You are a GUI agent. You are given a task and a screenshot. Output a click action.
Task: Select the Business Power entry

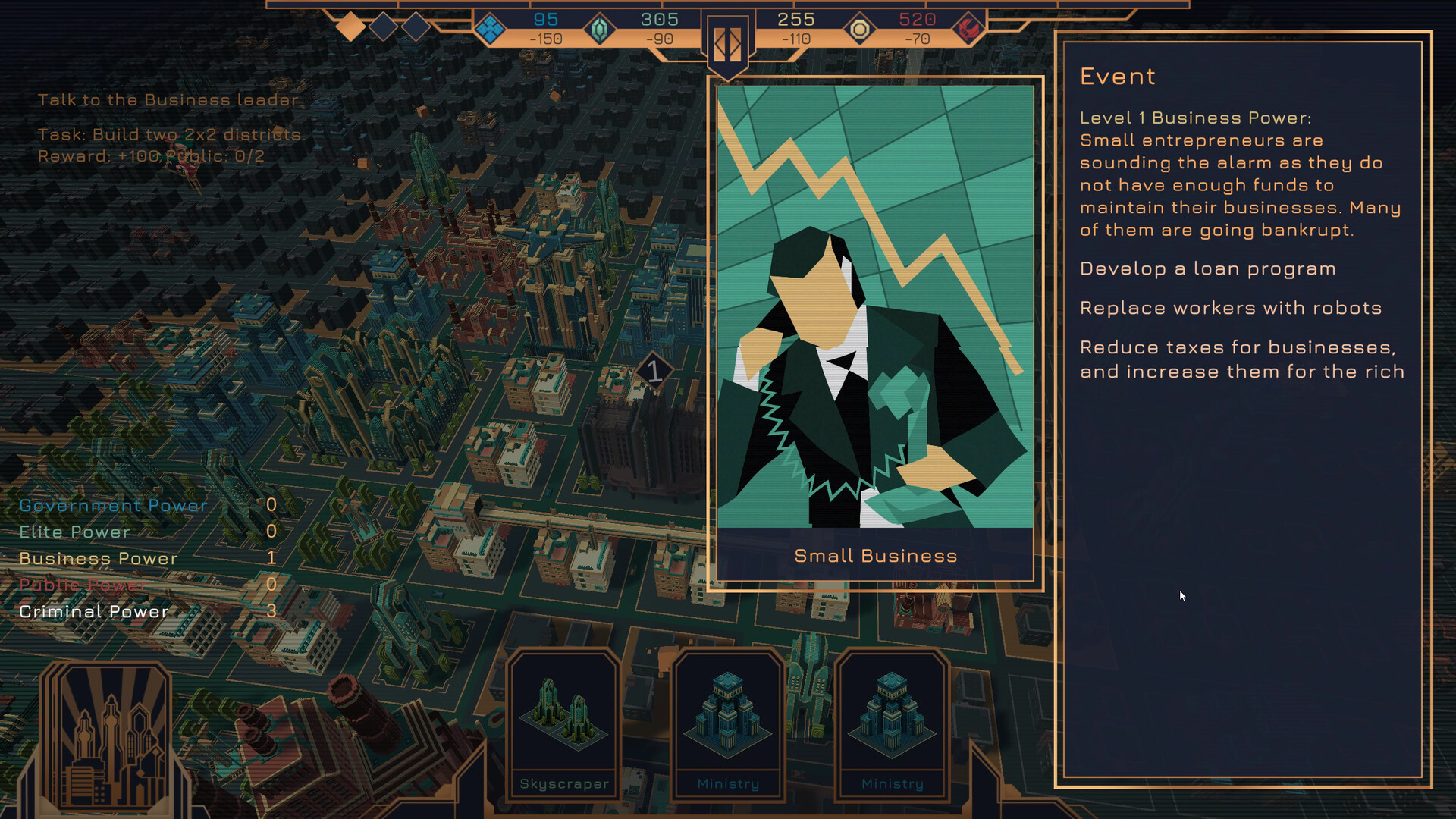pos(99,559)
